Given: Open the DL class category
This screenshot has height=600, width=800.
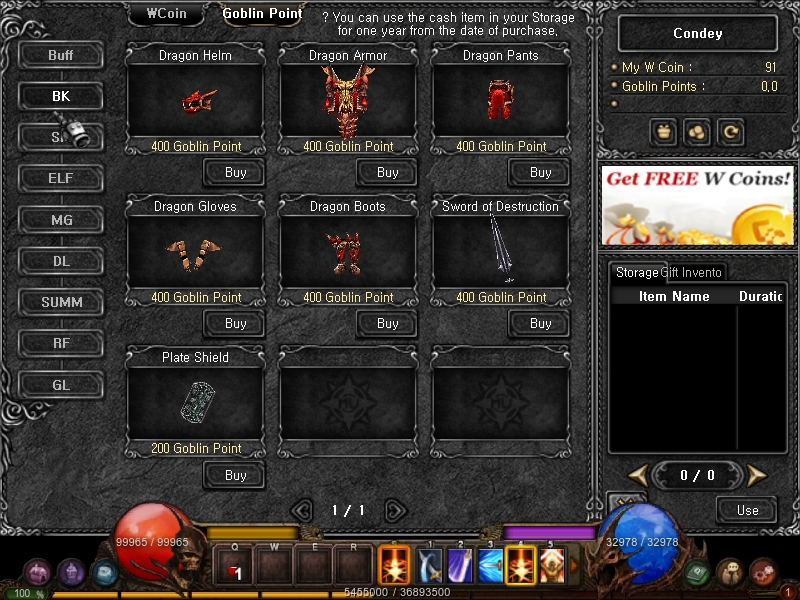Looking at the screenshot, I should (61, 261).
